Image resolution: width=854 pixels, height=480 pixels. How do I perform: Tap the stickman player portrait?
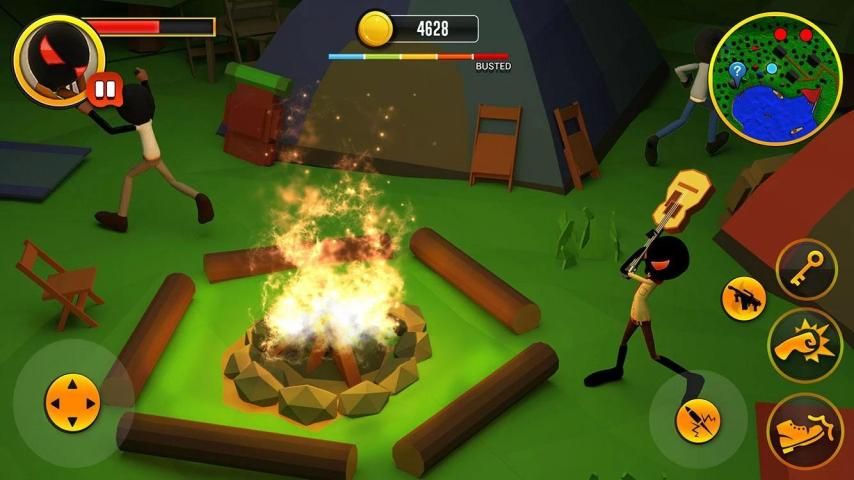tap(56, 56)
